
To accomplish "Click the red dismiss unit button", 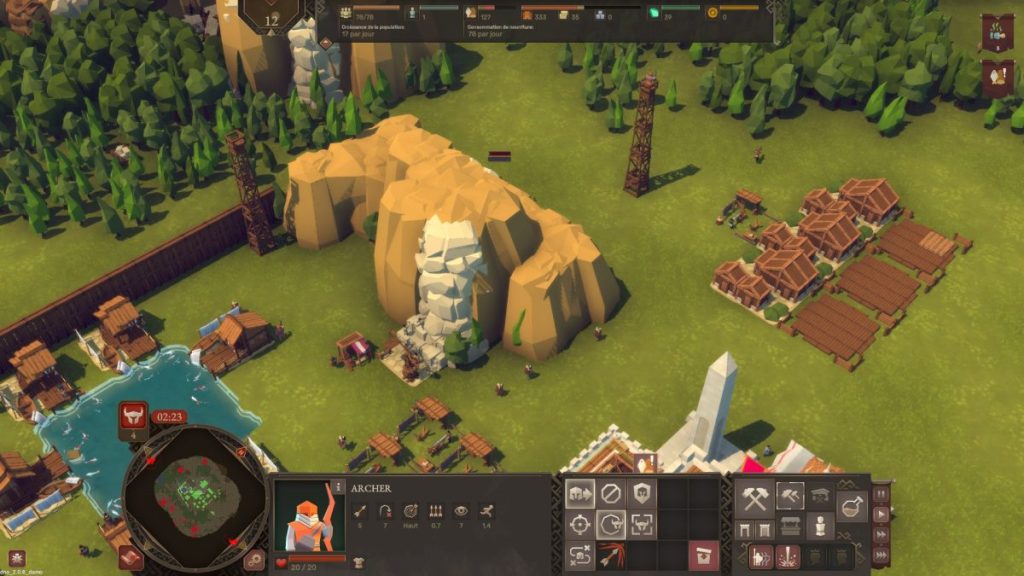I will (x=704, y=555).
